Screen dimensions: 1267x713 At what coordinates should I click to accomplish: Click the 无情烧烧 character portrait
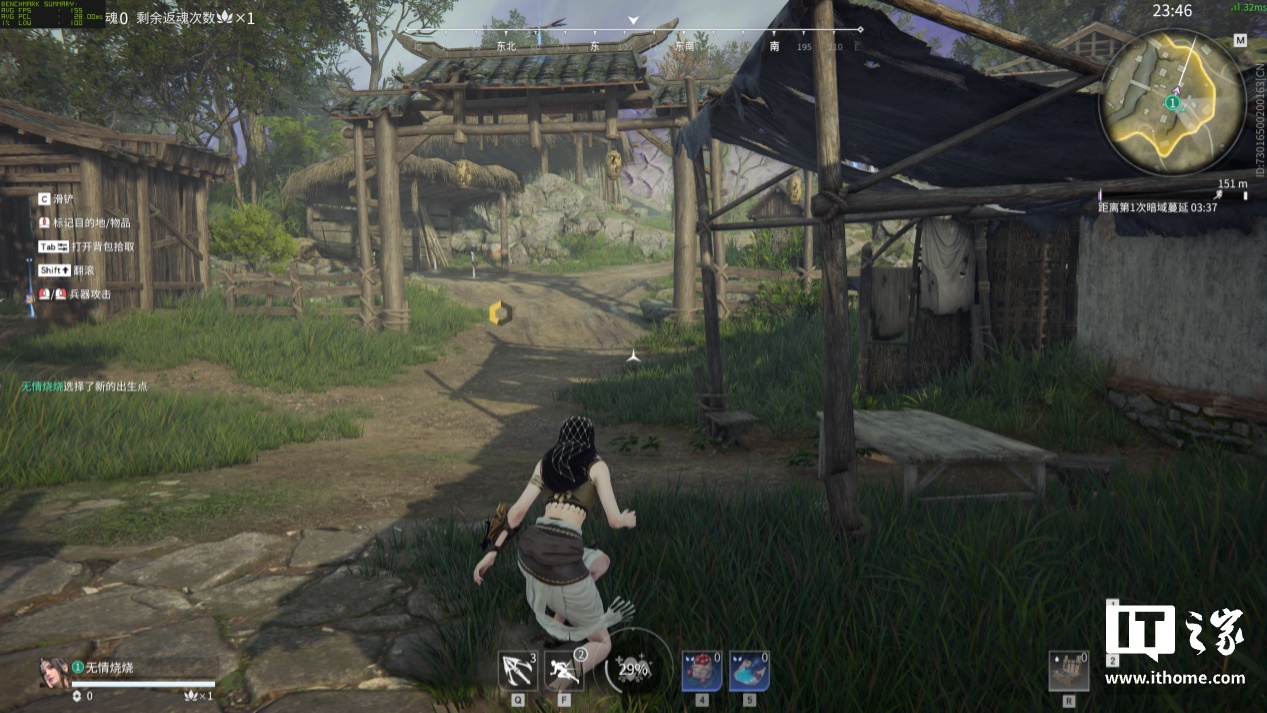pyautogui.click(x=53, y=672)
